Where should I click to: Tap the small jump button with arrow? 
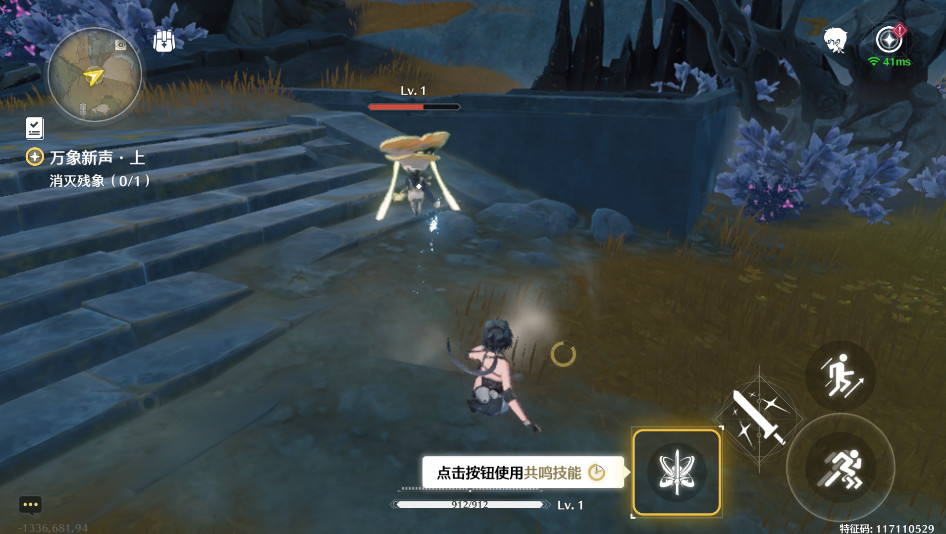tap(840, 374)
